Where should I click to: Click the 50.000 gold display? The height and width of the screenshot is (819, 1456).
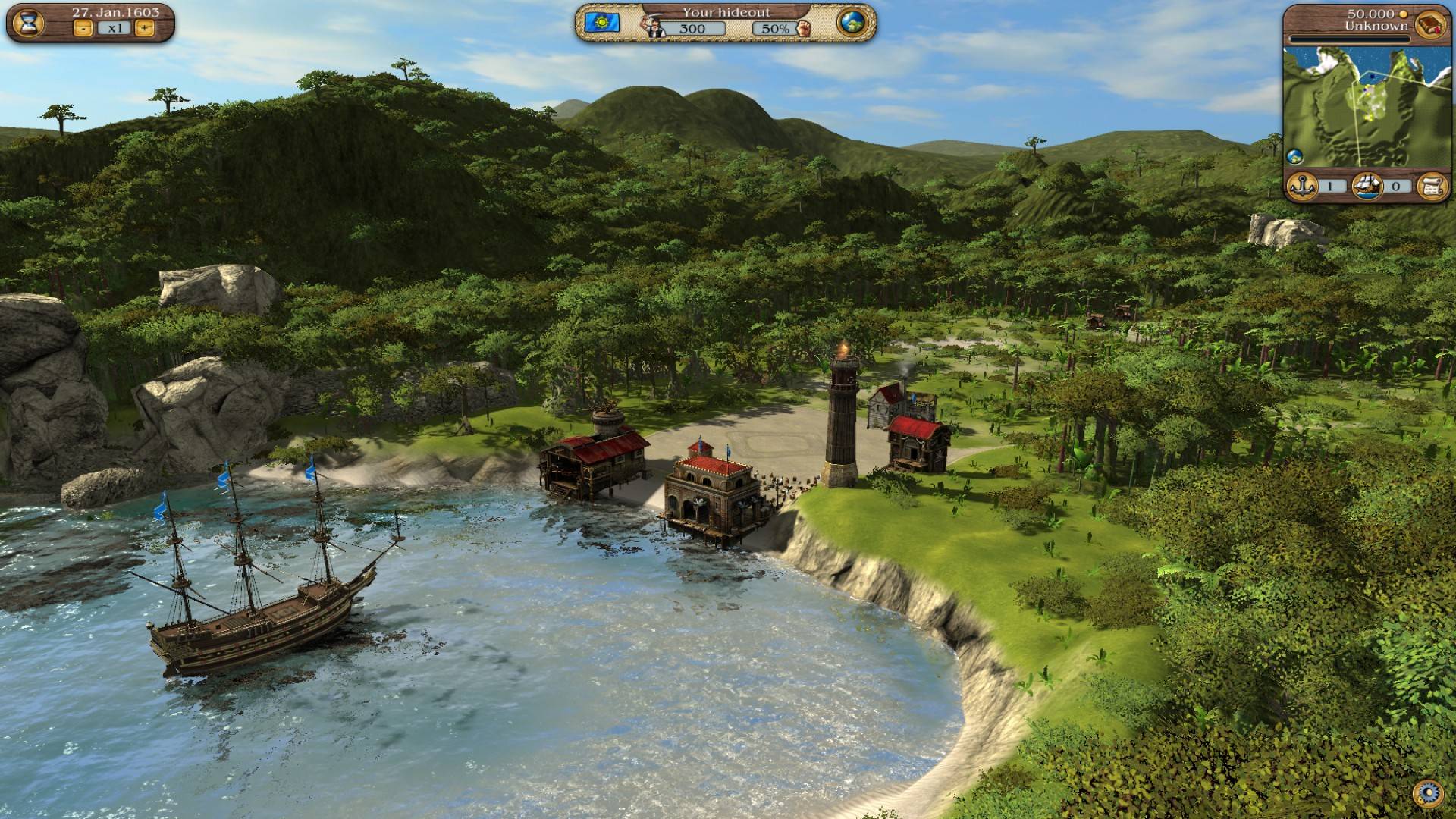[1370, 13]
